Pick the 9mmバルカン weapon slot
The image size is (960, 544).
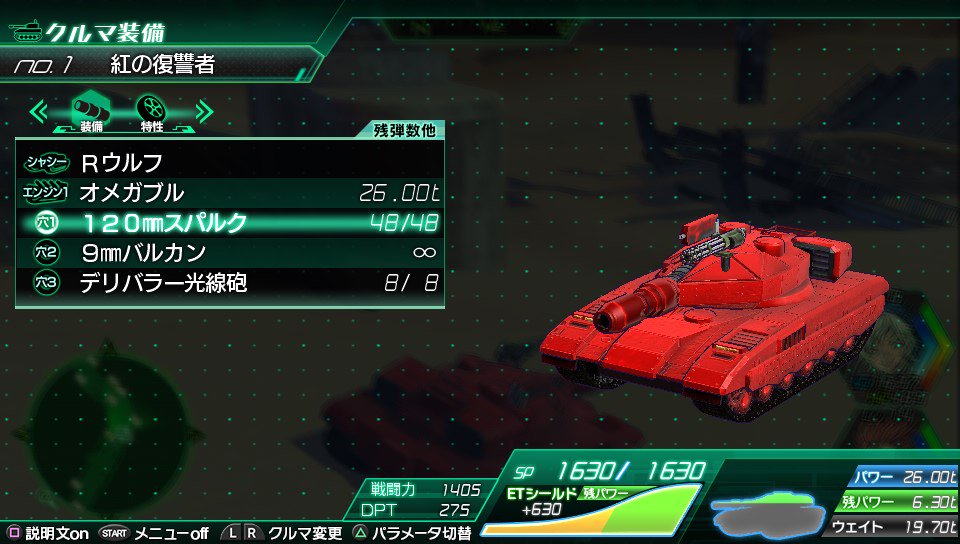[x=230, y=252]
